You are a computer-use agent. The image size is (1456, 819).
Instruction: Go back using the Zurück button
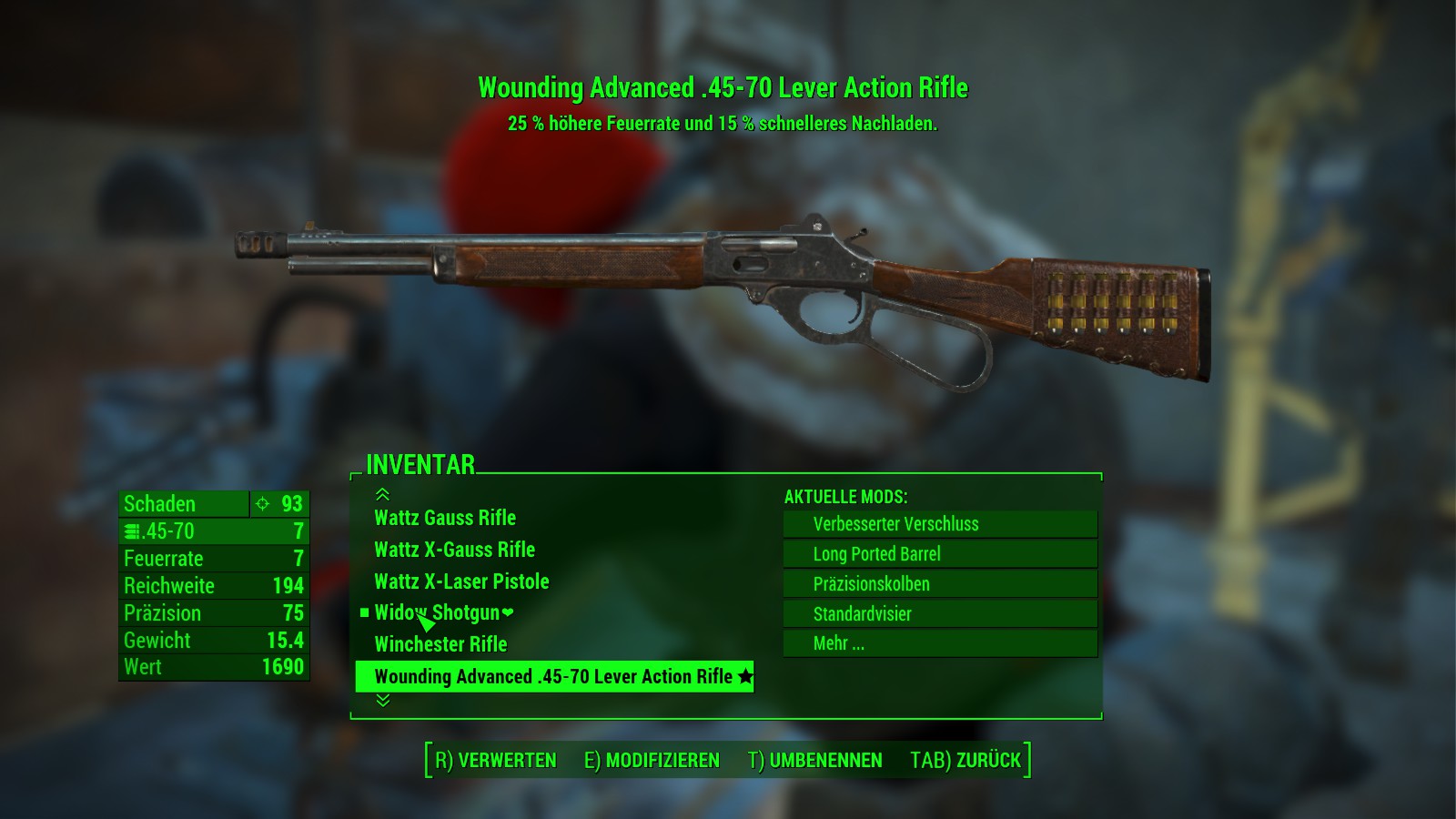[966, 761]
